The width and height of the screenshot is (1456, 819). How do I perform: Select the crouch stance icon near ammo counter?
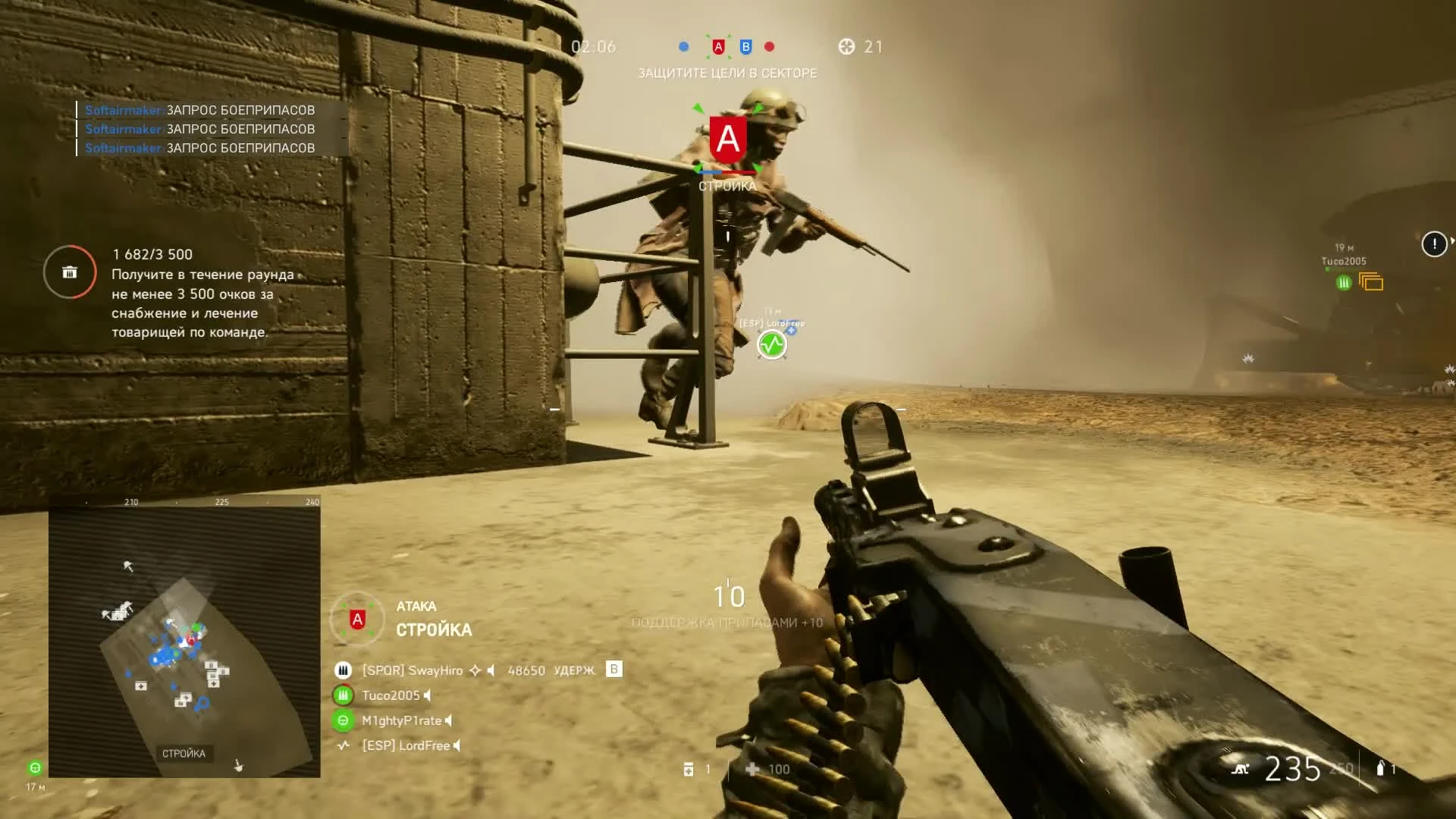pos(1241,769)
